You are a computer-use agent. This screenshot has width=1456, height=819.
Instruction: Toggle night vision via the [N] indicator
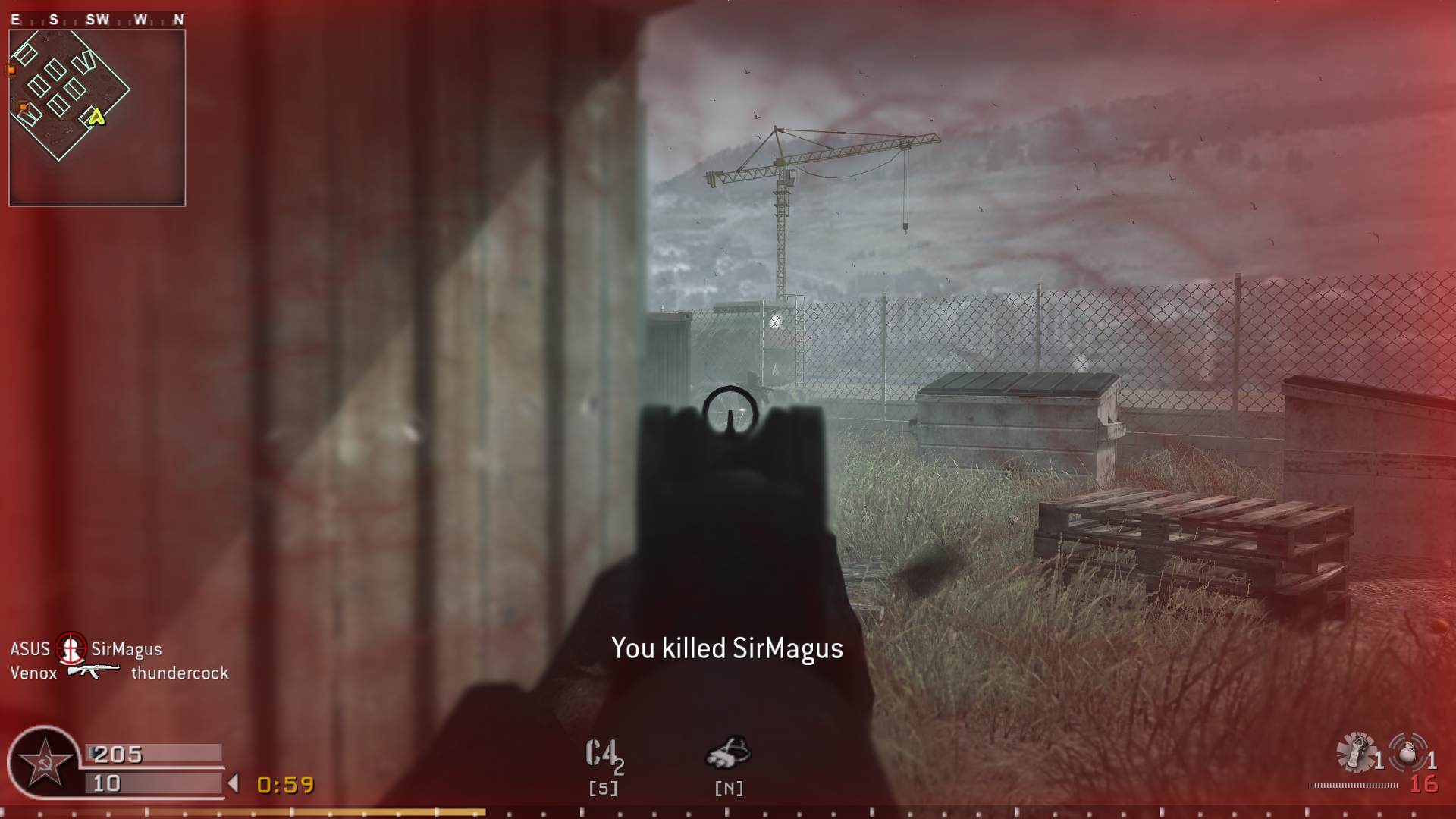(x=730, y=787)
